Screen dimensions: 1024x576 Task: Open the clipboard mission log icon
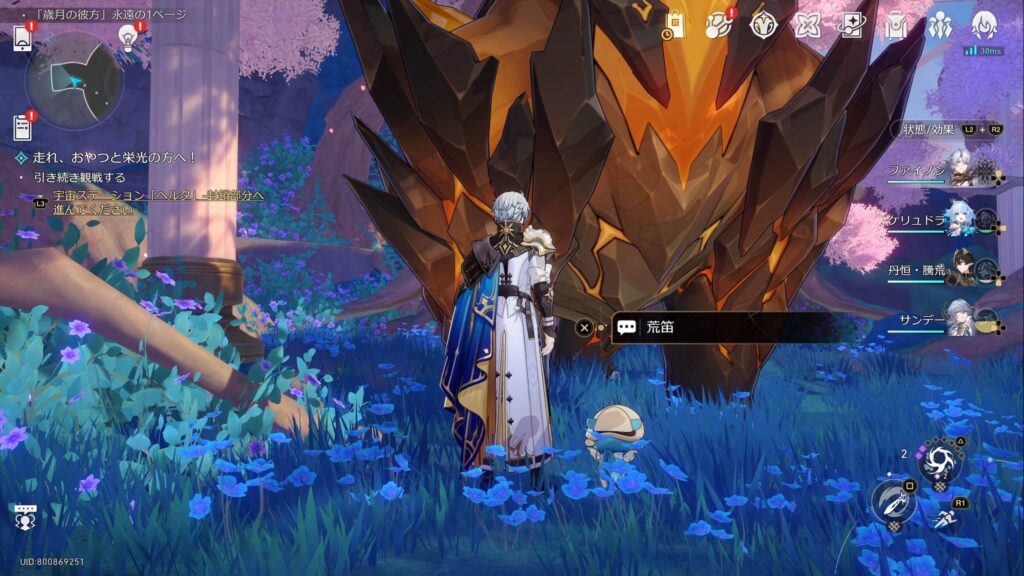point(23,128)
